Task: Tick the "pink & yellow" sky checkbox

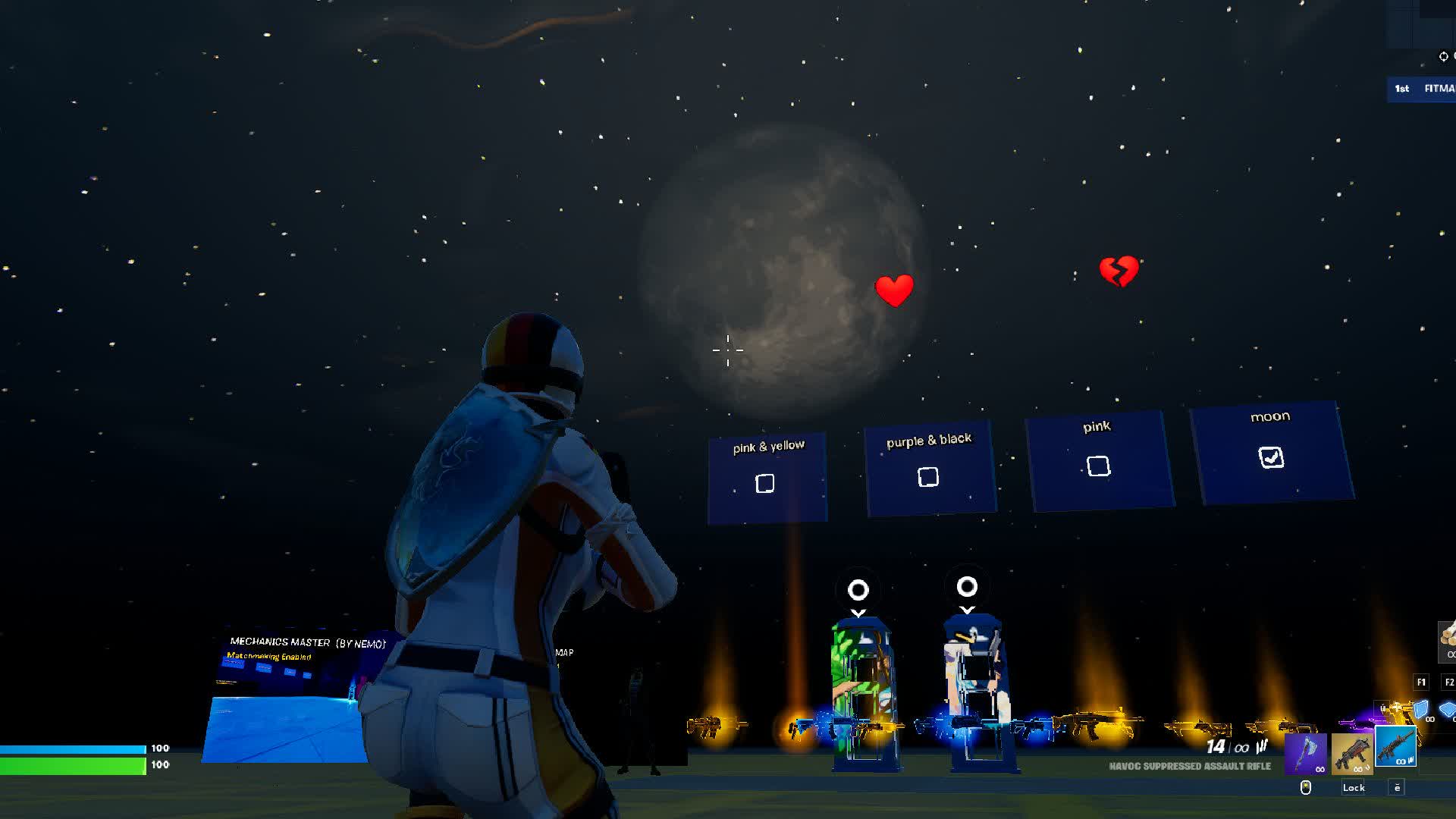Action: click(x=765, y=483)
